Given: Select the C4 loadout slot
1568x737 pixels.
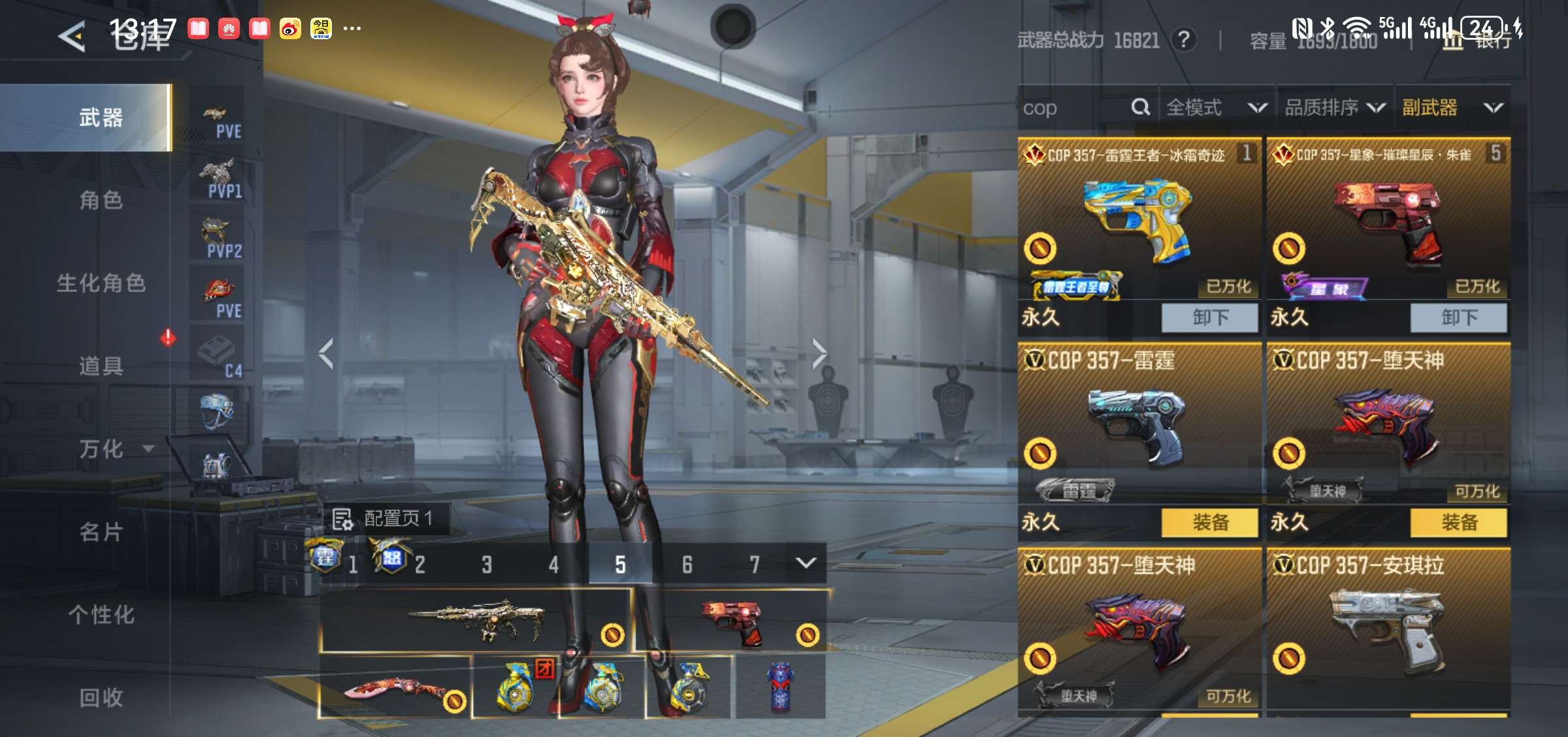Looking at the screenshot, I should pyautogui.click(x=218, y=356).
